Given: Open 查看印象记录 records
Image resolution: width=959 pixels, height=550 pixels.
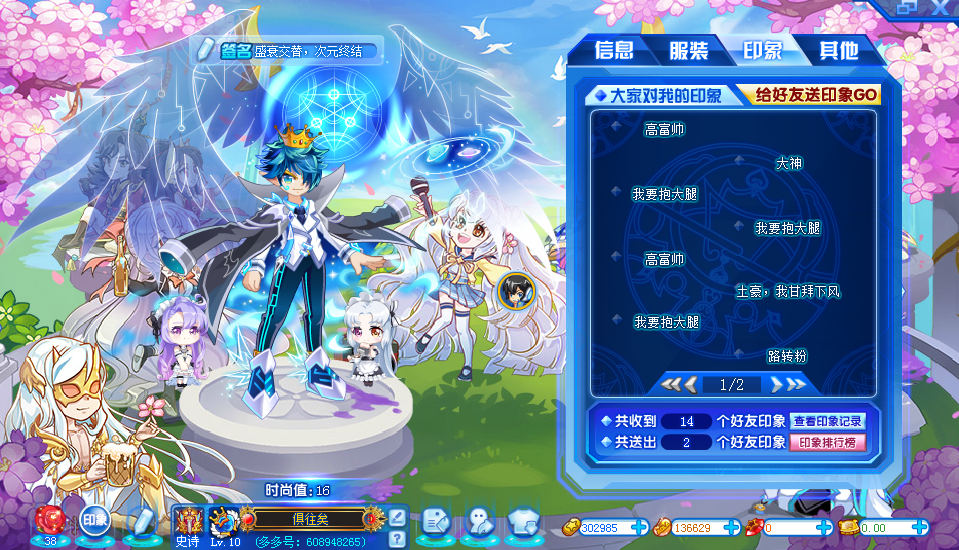Looking at the screenshot, I should [827, 421].
